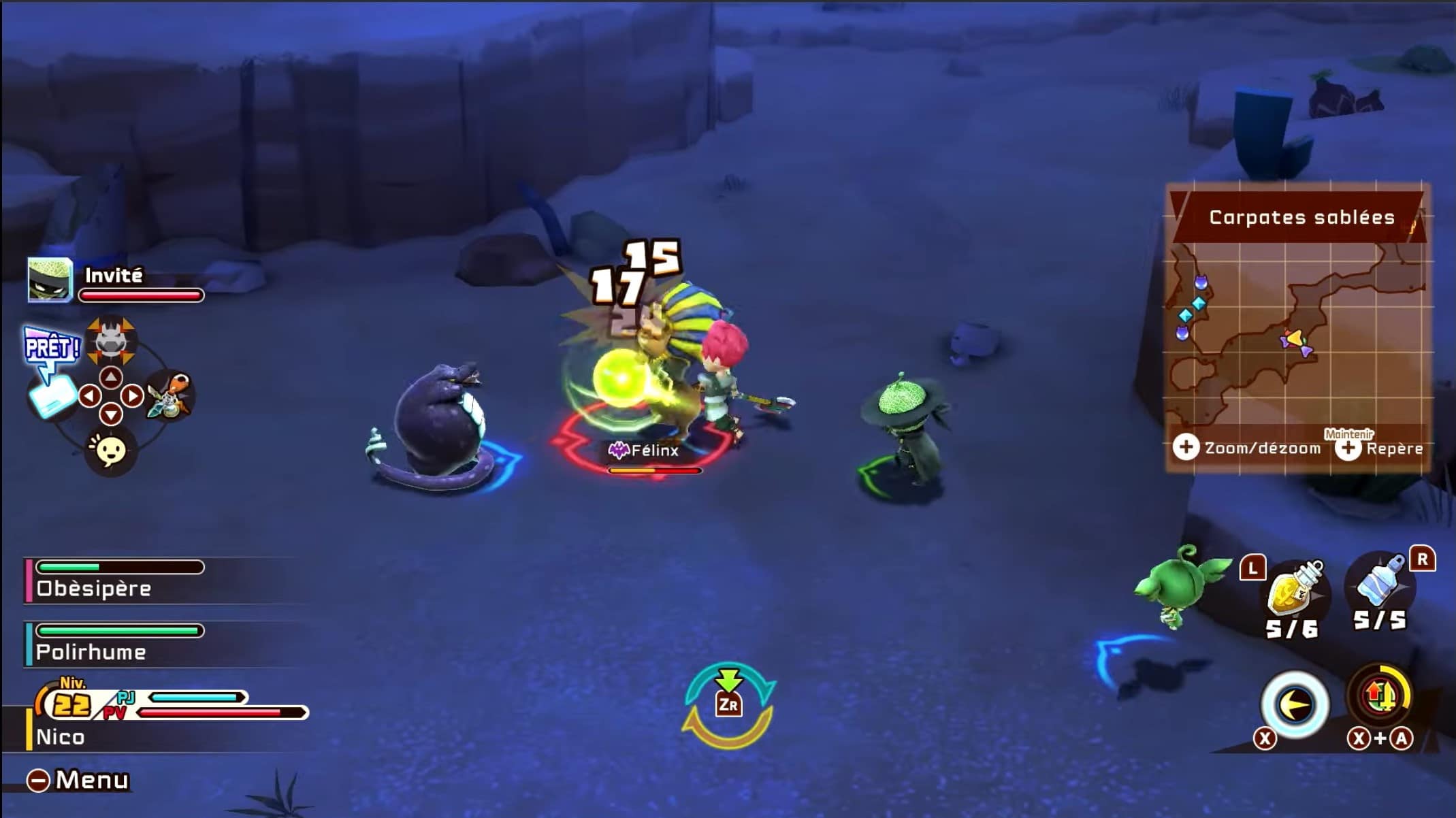Select the monster face icon on the wheel
This screenshot has width=1456, height=818.
pyautogui.click(x=111, y=339)
